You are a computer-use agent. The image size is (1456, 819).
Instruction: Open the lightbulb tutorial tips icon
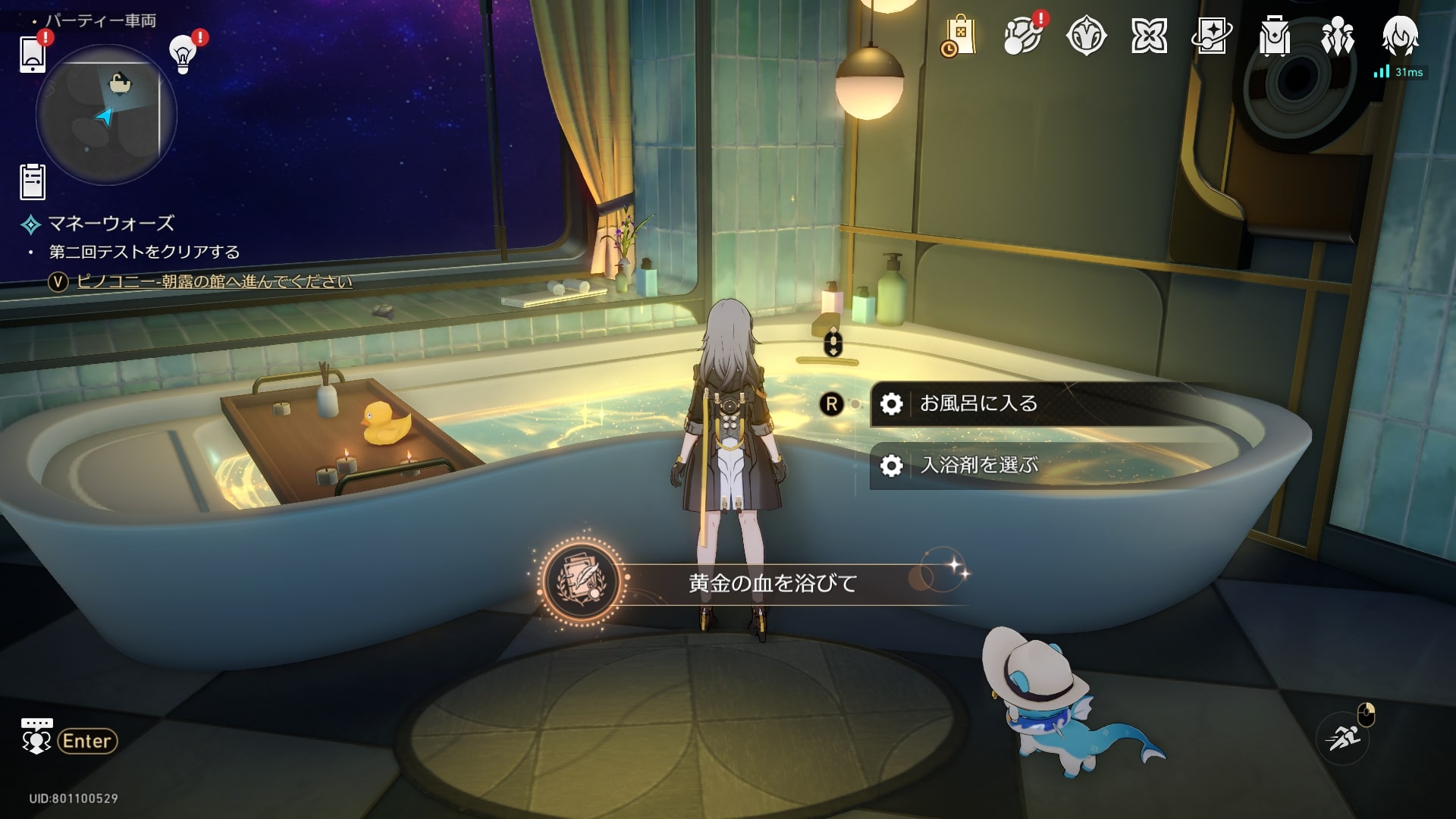click(x=183, y=53)
